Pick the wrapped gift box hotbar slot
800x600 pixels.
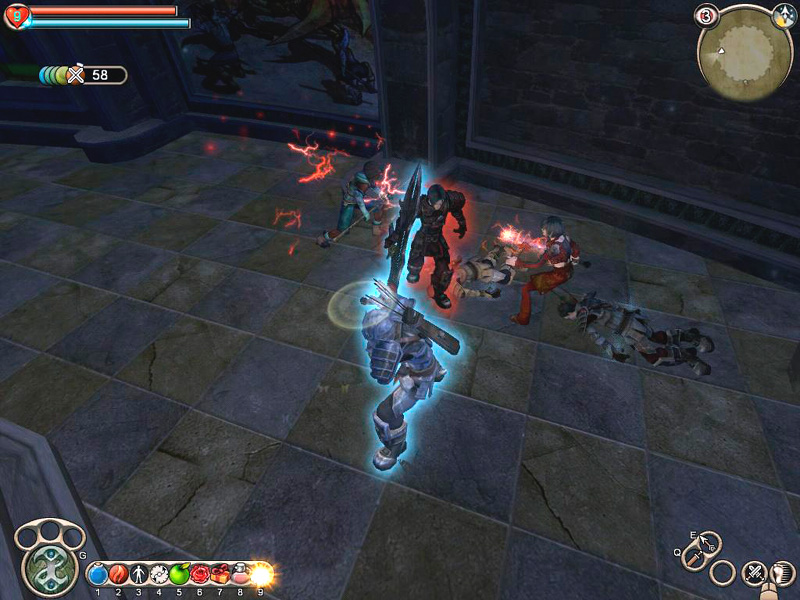(219, 574)
